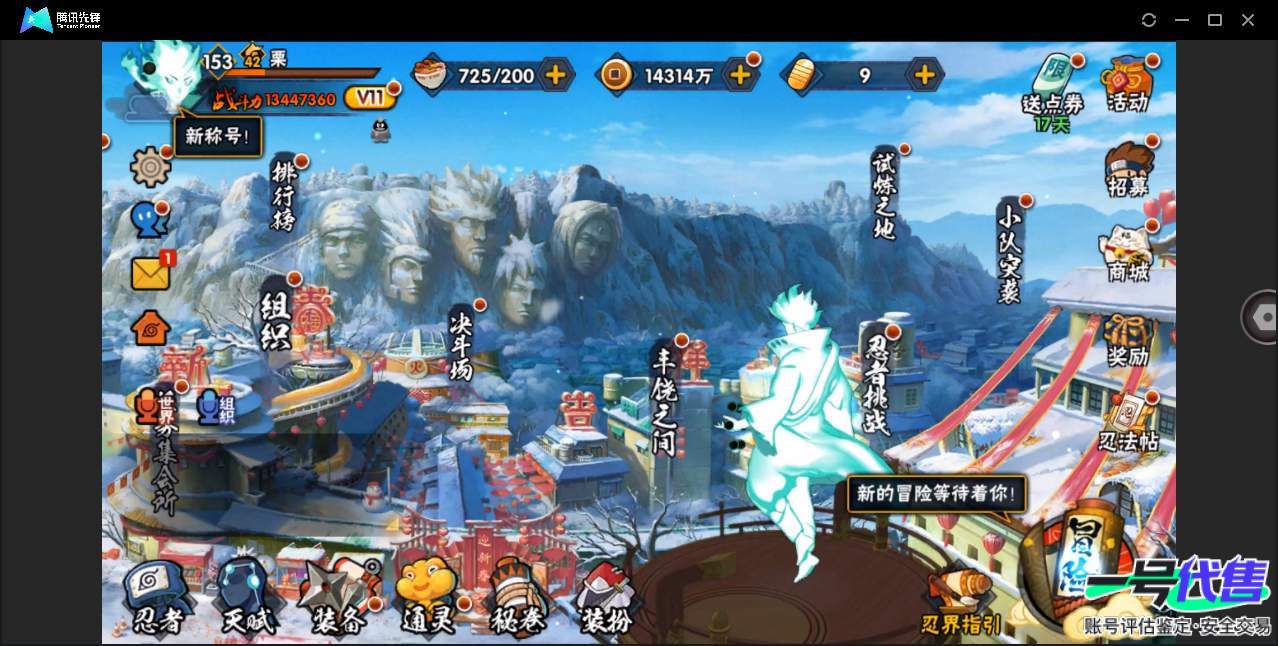The image size is (1278, 646).
Task: Open the 秘卷 secret scroll menu
Action: tap(518, 598)
